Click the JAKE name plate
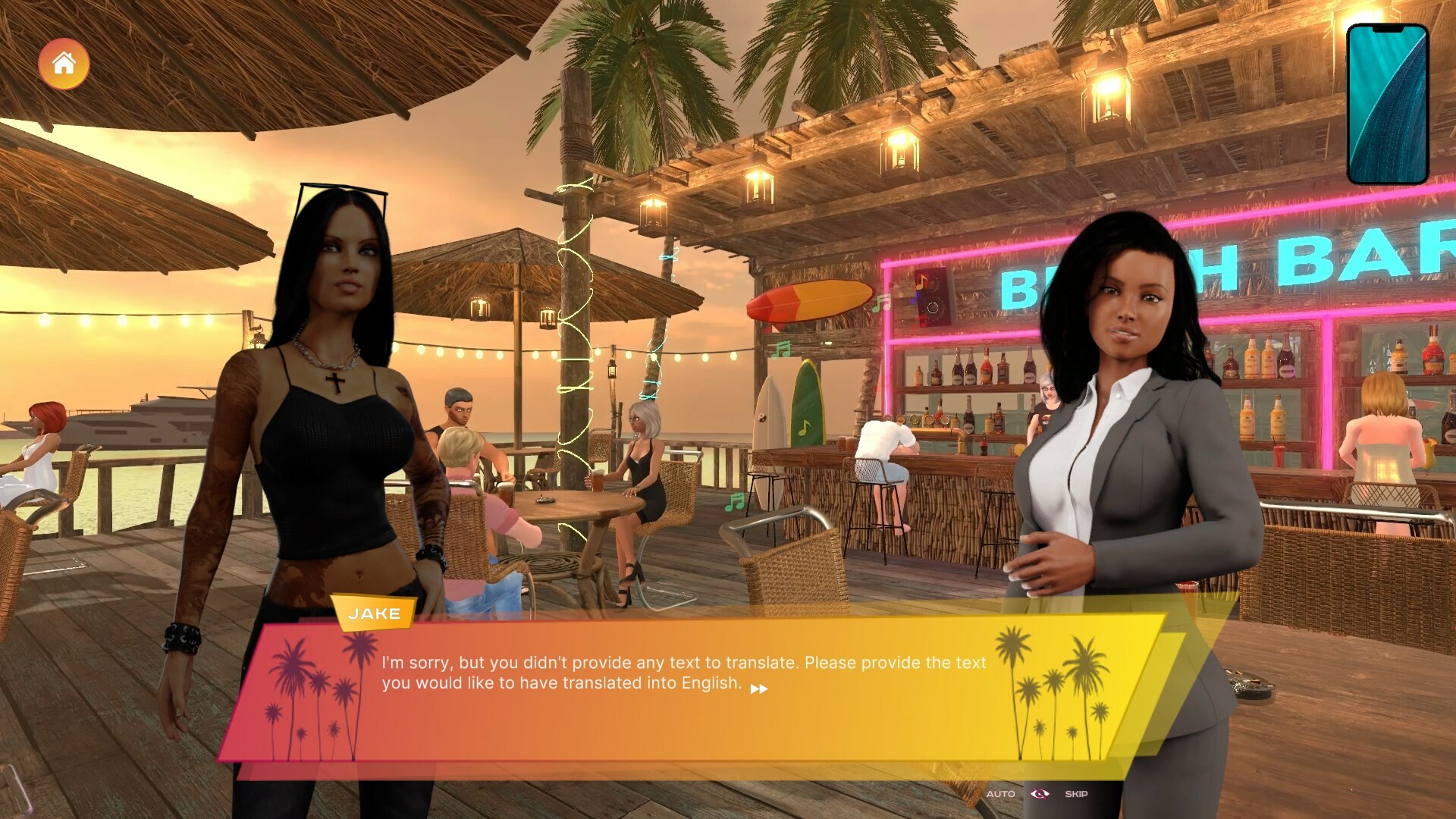This screenshot has height=819, width=1456. [375, 614]
